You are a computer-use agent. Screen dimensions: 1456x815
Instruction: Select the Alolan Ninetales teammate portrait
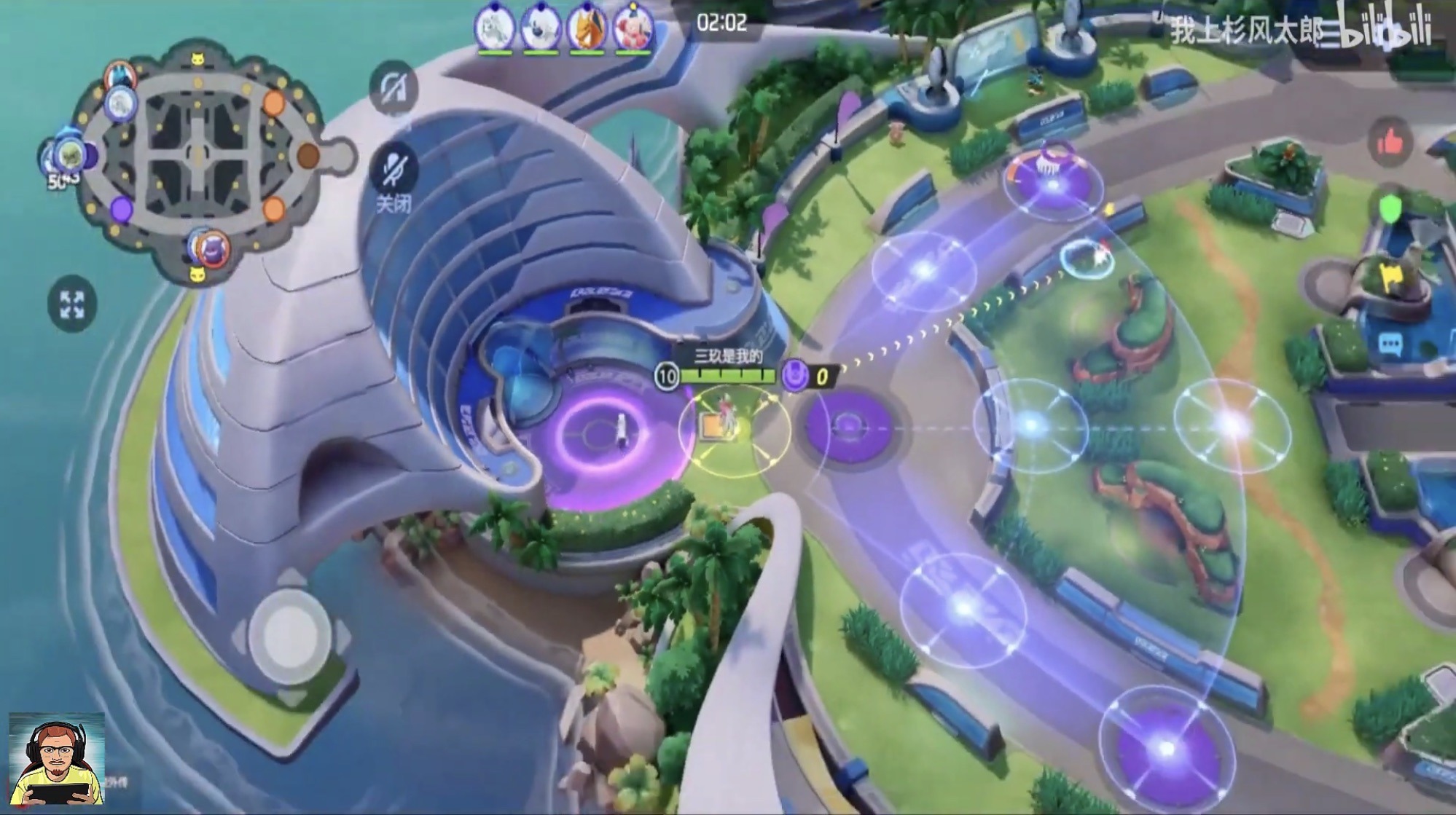pyautogui.click(x=496, y=29)
